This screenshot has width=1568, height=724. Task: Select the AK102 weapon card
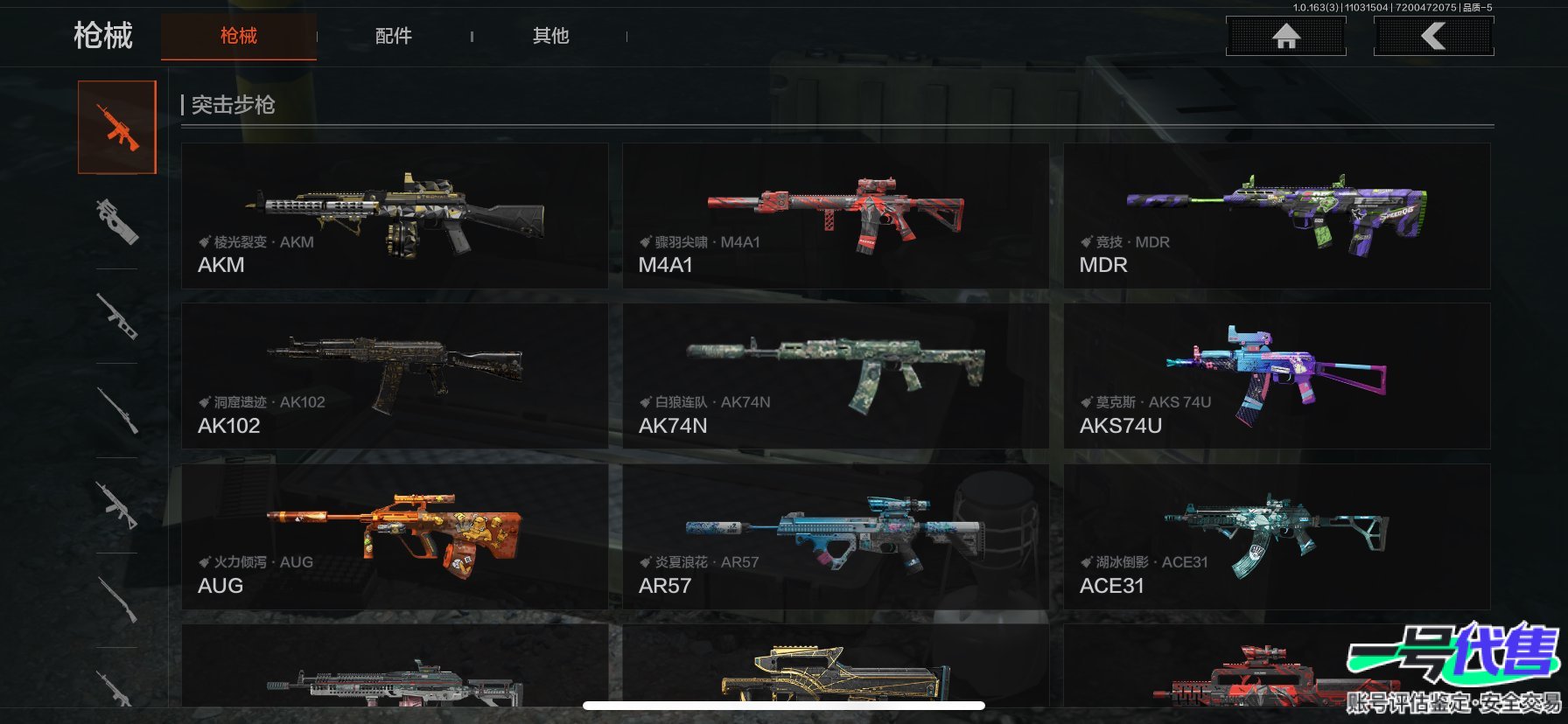pos(395,376)
